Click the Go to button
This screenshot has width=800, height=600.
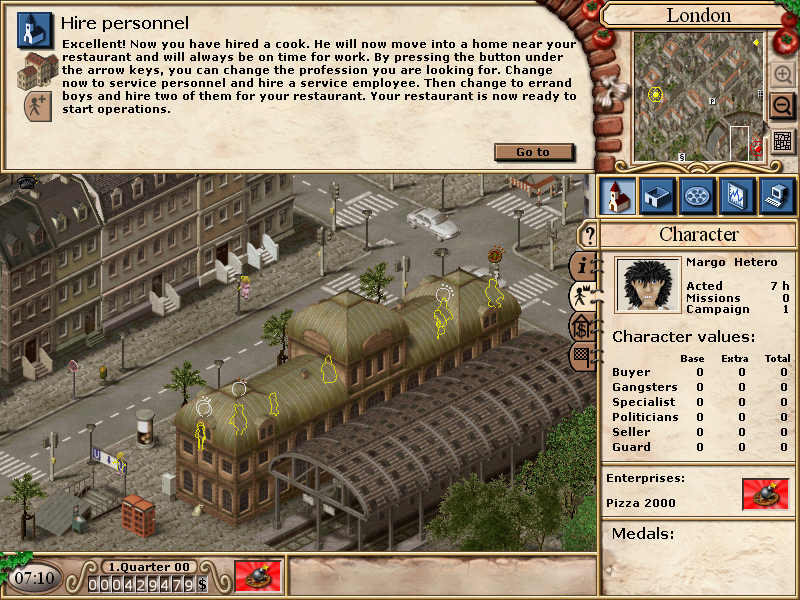(534, 152)
